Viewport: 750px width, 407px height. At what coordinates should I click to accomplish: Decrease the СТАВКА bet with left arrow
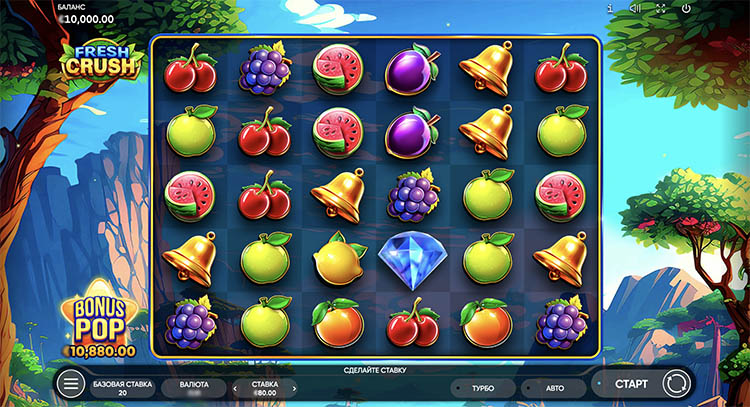click(x=237, y=388)
